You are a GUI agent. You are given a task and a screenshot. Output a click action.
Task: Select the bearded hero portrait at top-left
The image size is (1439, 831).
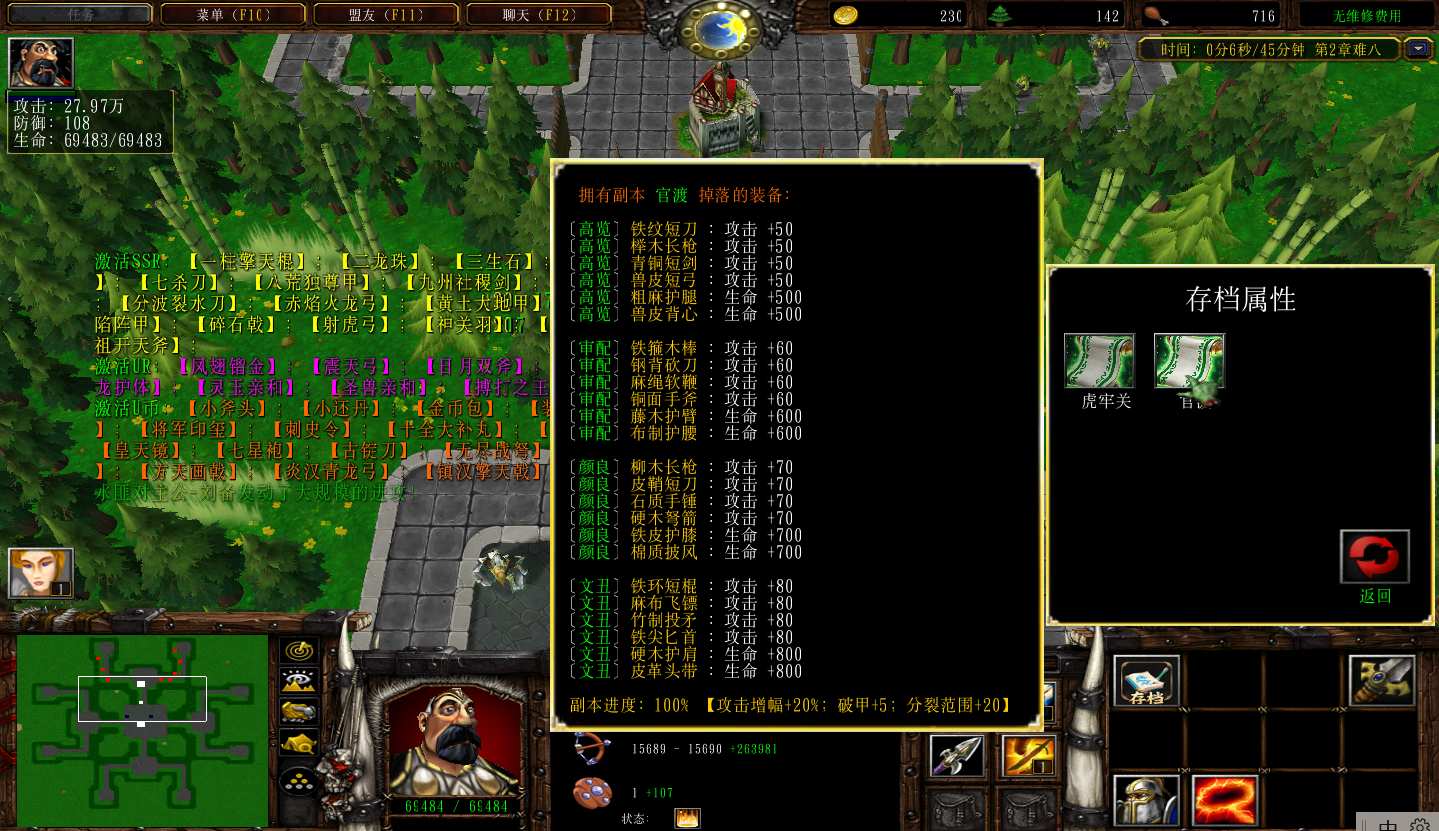click(41, 63)
